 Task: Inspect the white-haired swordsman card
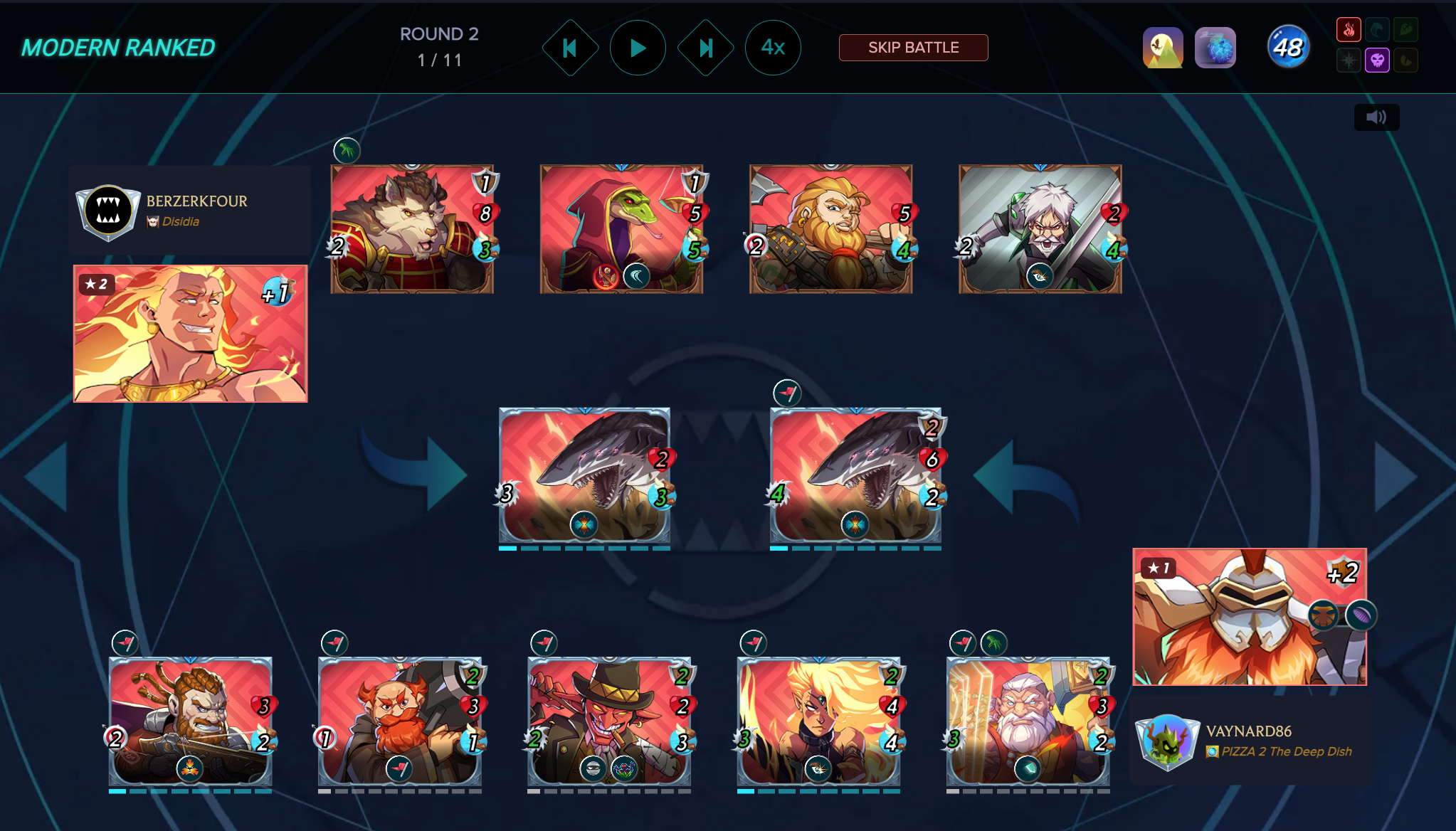[x=1040, y=229]
